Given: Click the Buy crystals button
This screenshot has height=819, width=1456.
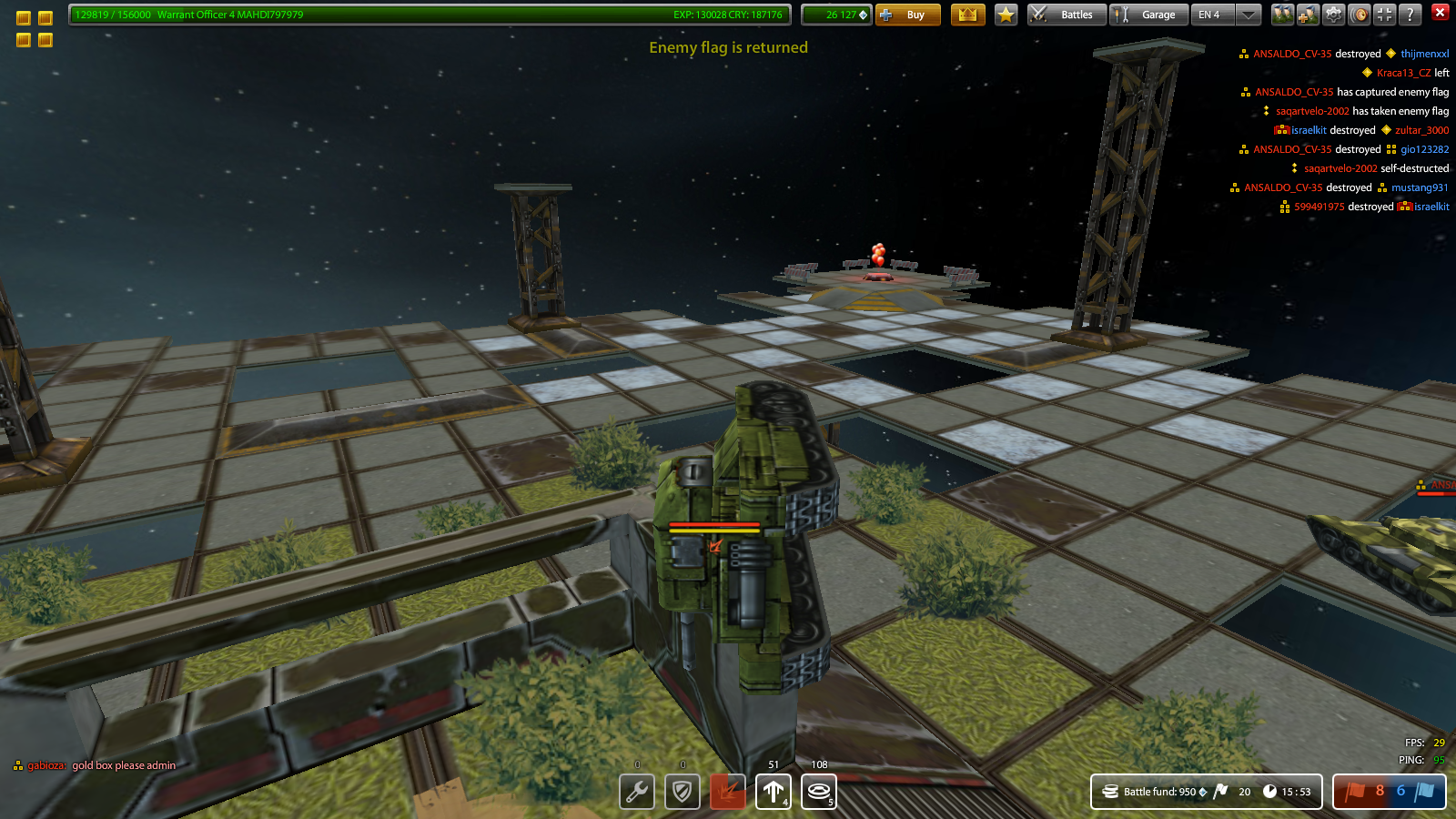Looking at the screenshot, I should 907,15.
